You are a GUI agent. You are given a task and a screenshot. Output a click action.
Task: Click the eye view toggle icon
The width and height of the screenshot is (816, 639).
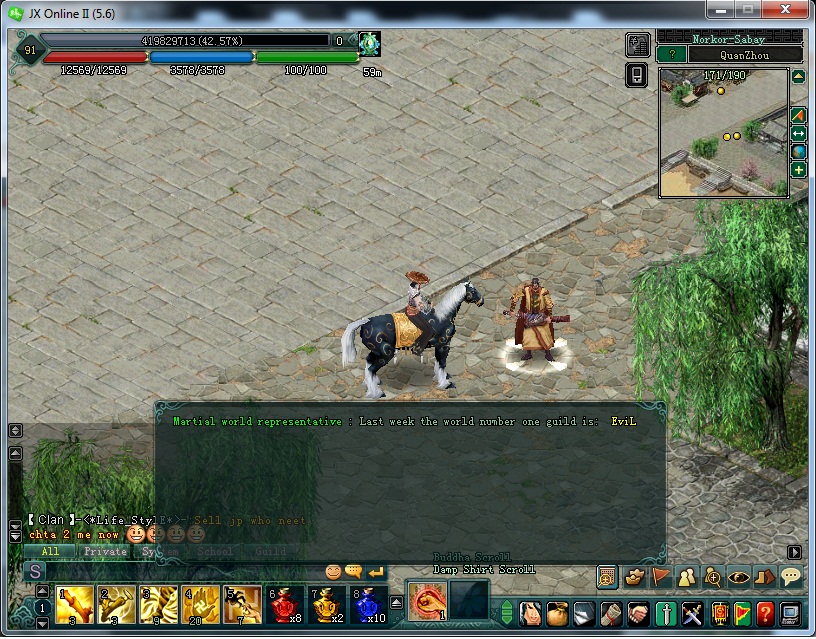pos(738,576)
